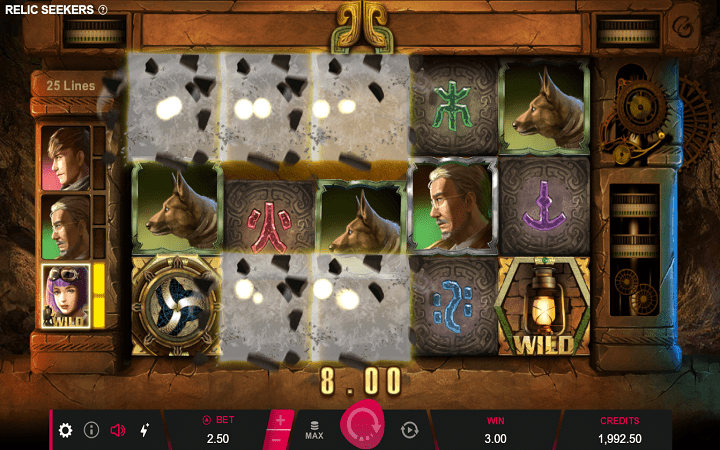Open the bet amount selector
Screen dimensions: 720x450
tap(216, 430)
